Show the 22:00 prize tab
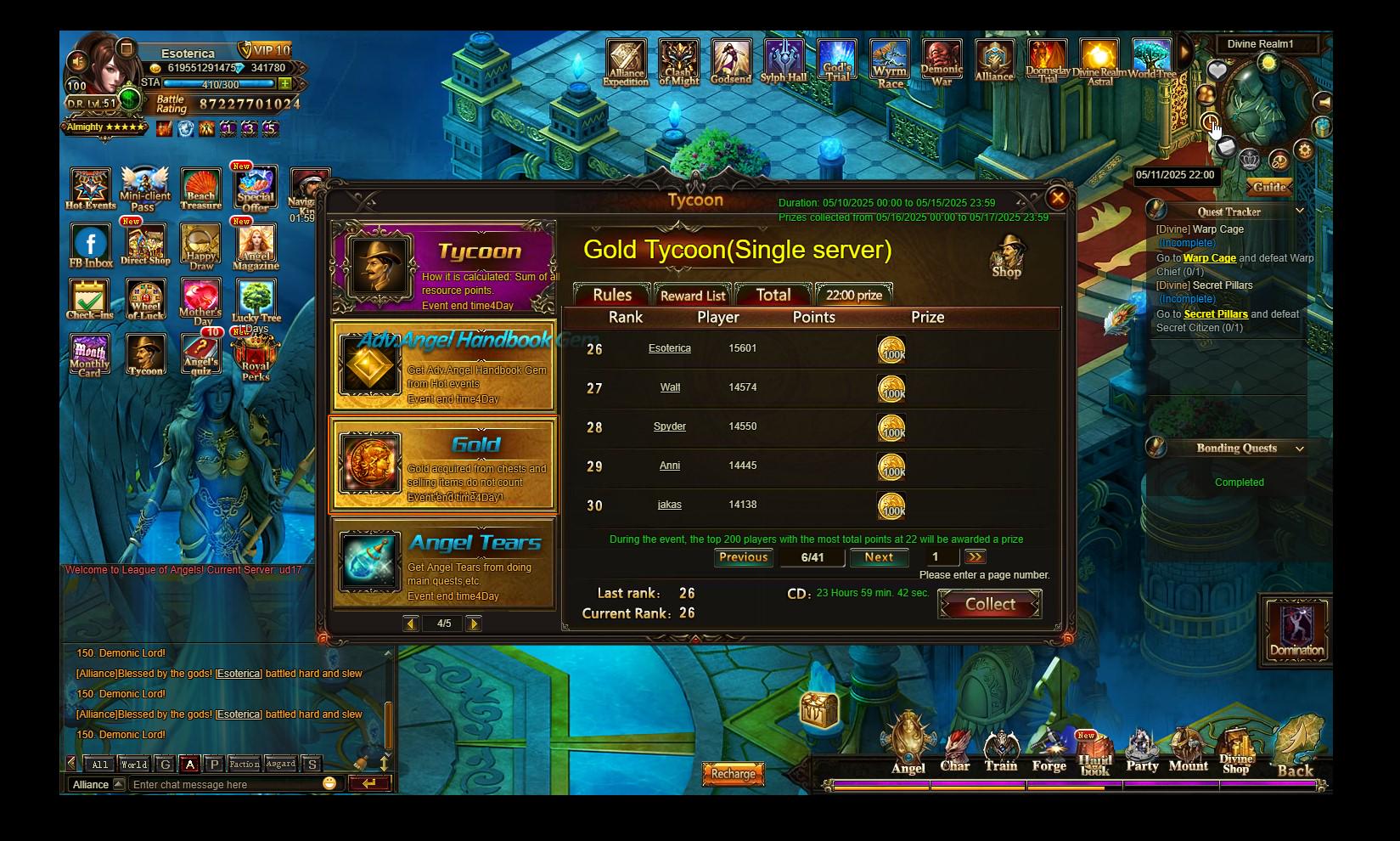Screen dimensions: 1400x841 (x=854, y=295)
